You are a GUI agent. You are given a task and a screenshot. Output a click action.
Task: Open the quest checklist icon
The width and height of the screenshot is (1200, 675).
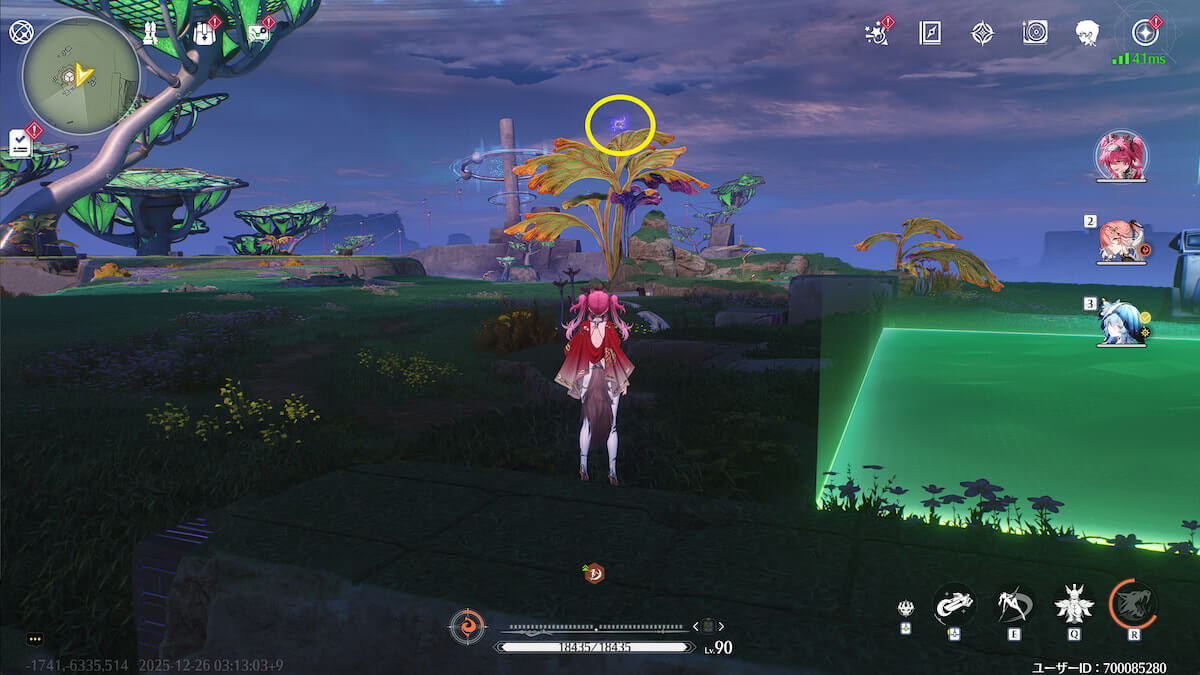[x=22, y=143]
